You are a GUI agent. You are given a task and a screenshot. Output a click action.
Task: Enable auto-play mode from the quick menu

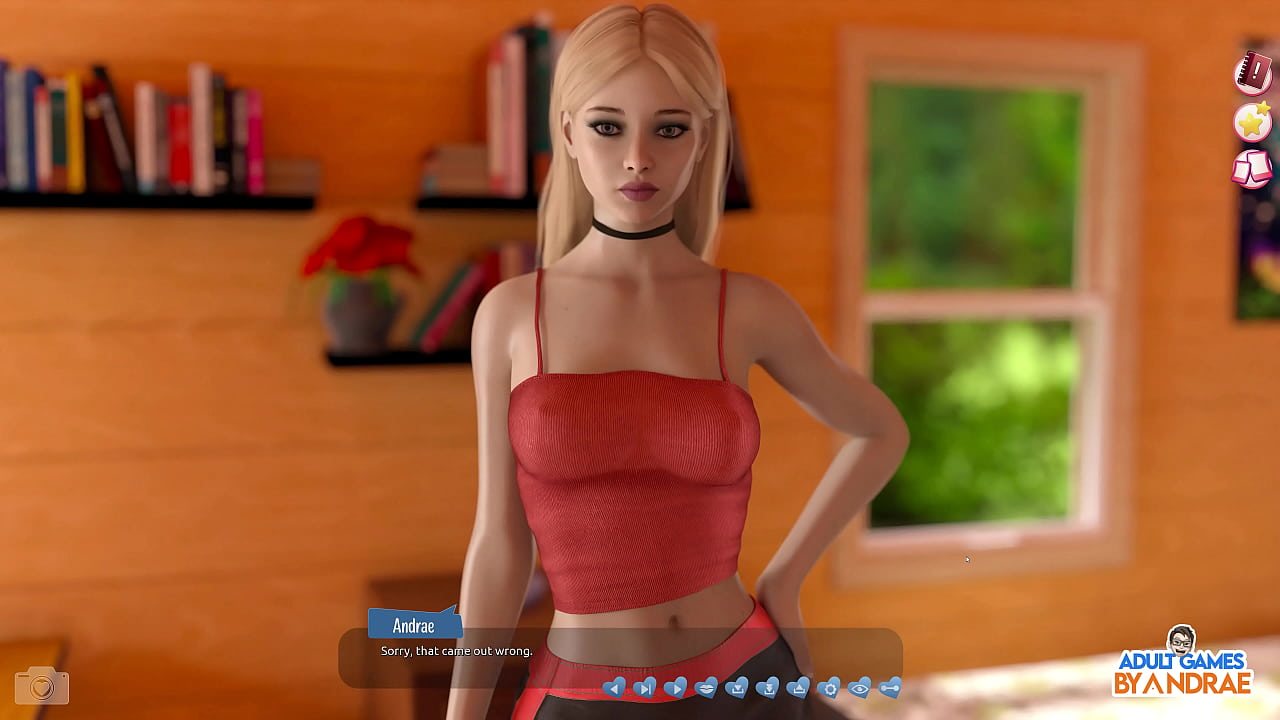676,687
